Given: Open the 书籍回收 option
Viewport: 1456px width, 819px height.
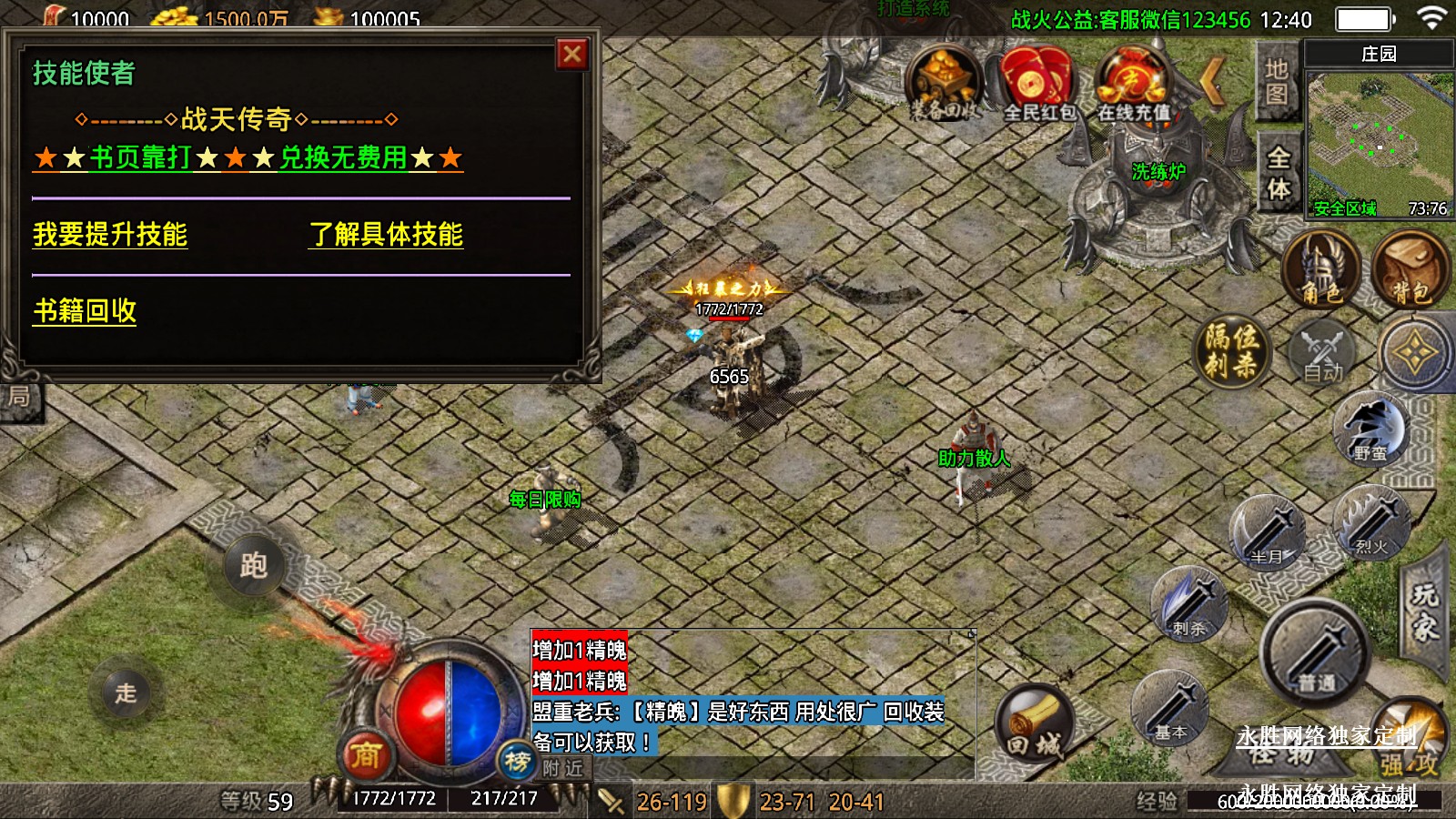Looking at the screenshot, I should point(85,311).
